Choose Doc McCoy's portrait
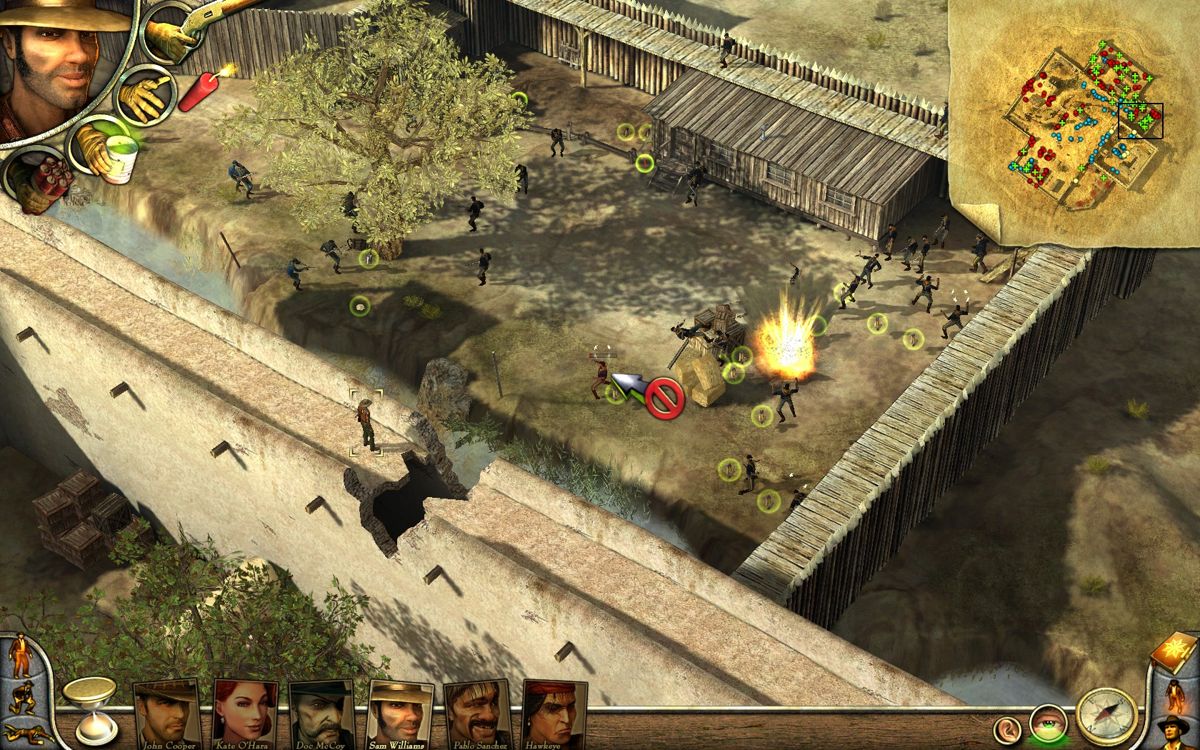The width and height of the screenshot is (1200, 750). pos(322,713)
